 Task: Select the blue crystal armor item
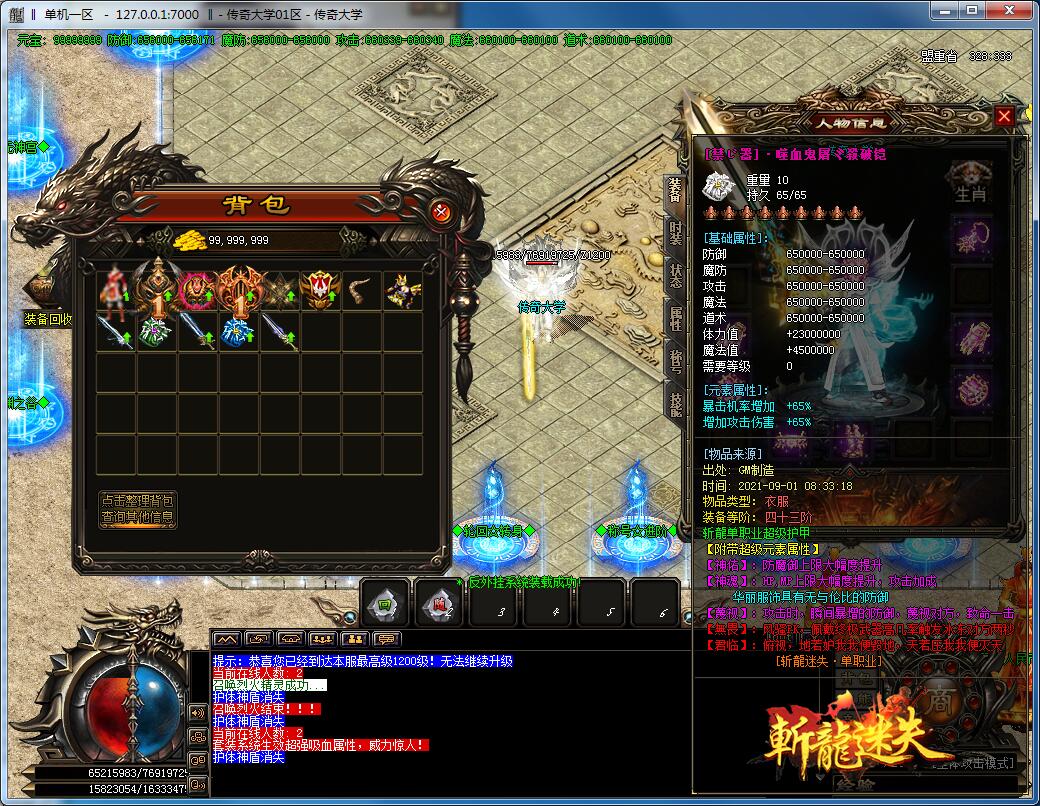coord(239,331)
